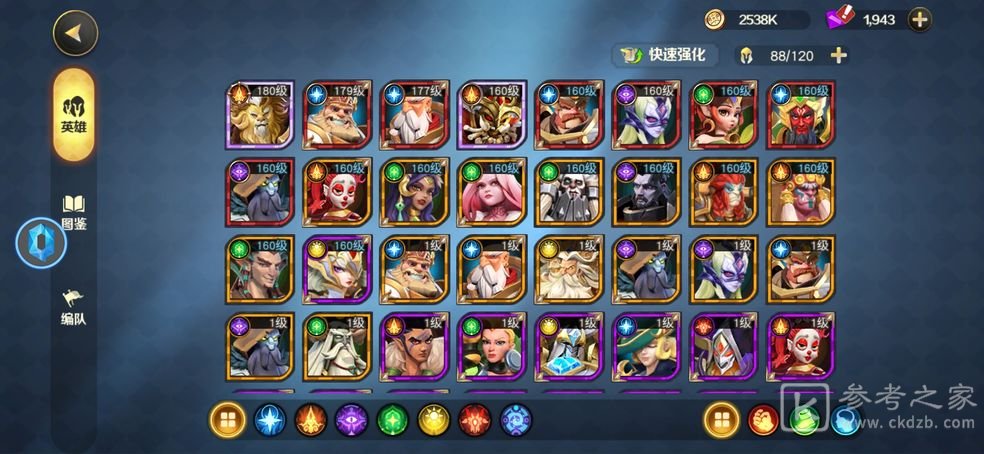Go back with the arrow button

click(x=74, y=32)
